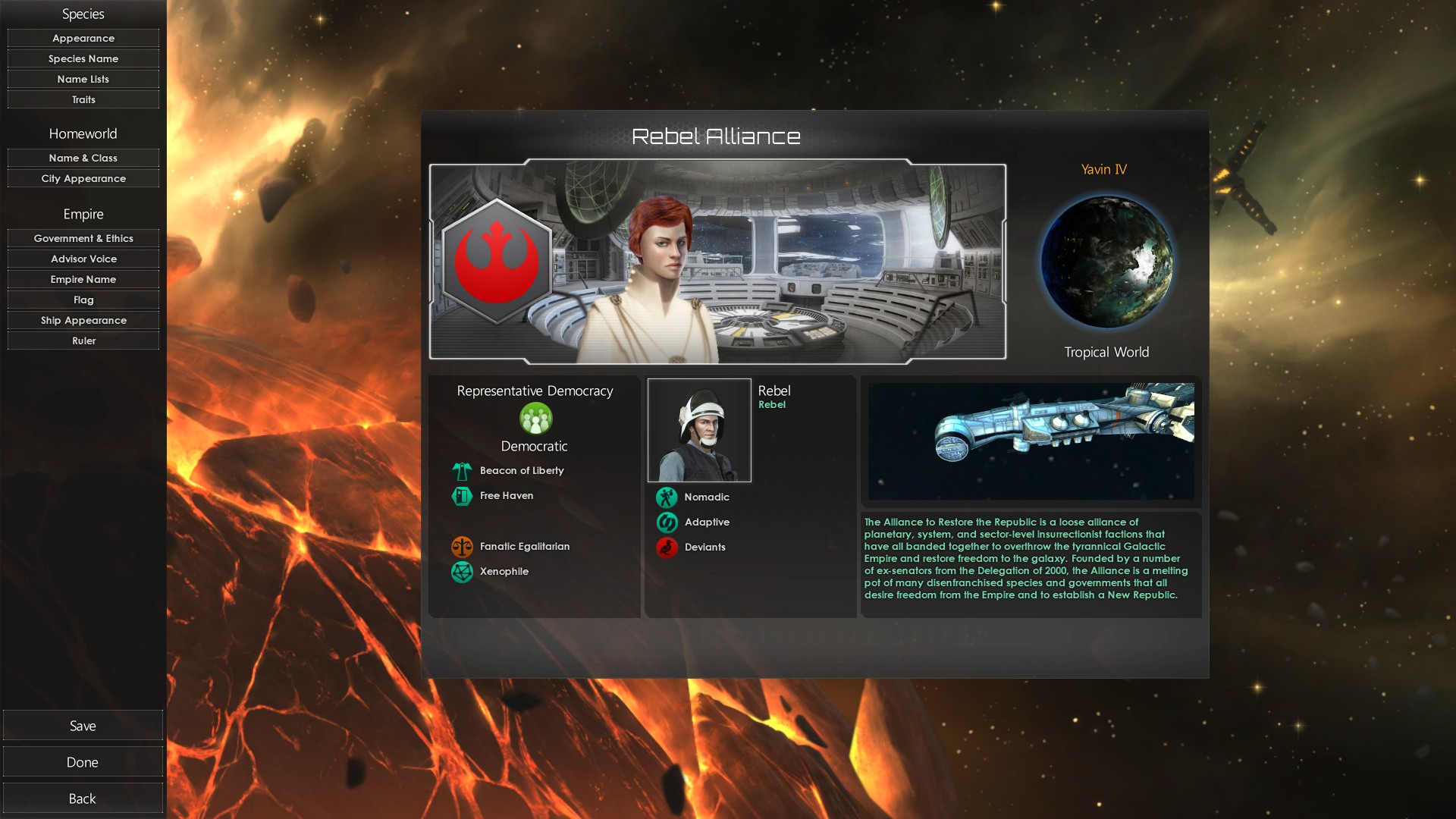Edit the Empire Name
The height and width of the screenshot is (819, 1456).
(x=83, y=279)
